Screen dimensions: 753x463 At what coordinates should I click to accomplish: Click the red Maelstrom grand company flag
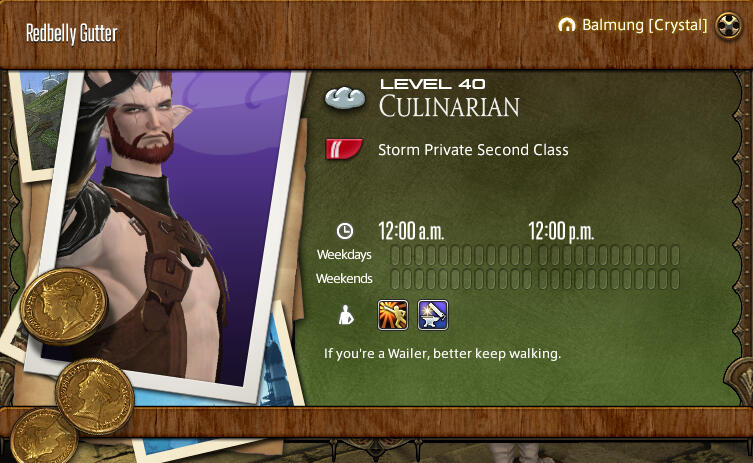click(344, 150)
